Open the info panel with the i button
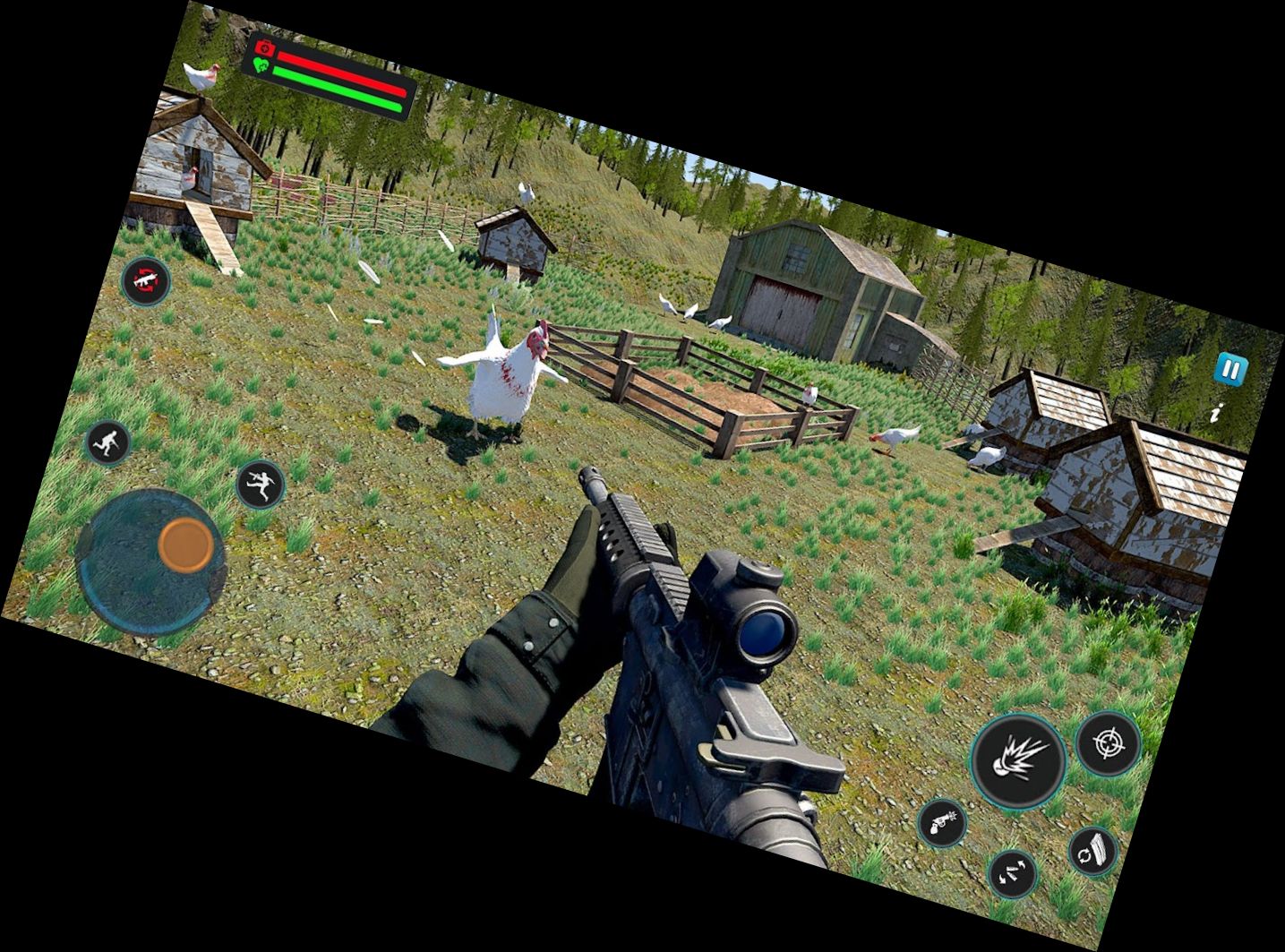The width and height of the screenshot is (1285, 952). (1215, 414)
